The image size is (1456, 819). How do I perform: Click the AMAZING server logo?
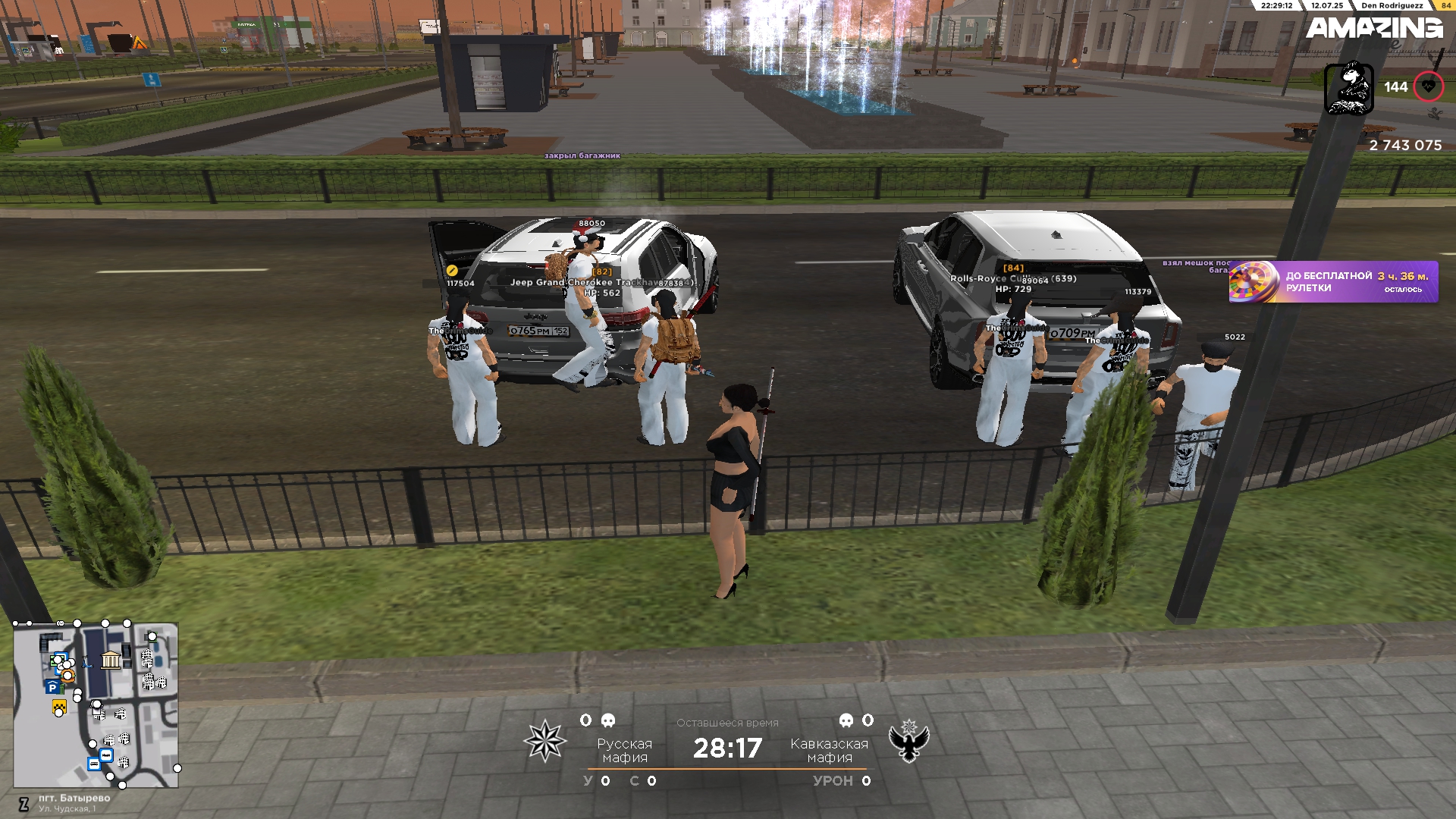1373,29
